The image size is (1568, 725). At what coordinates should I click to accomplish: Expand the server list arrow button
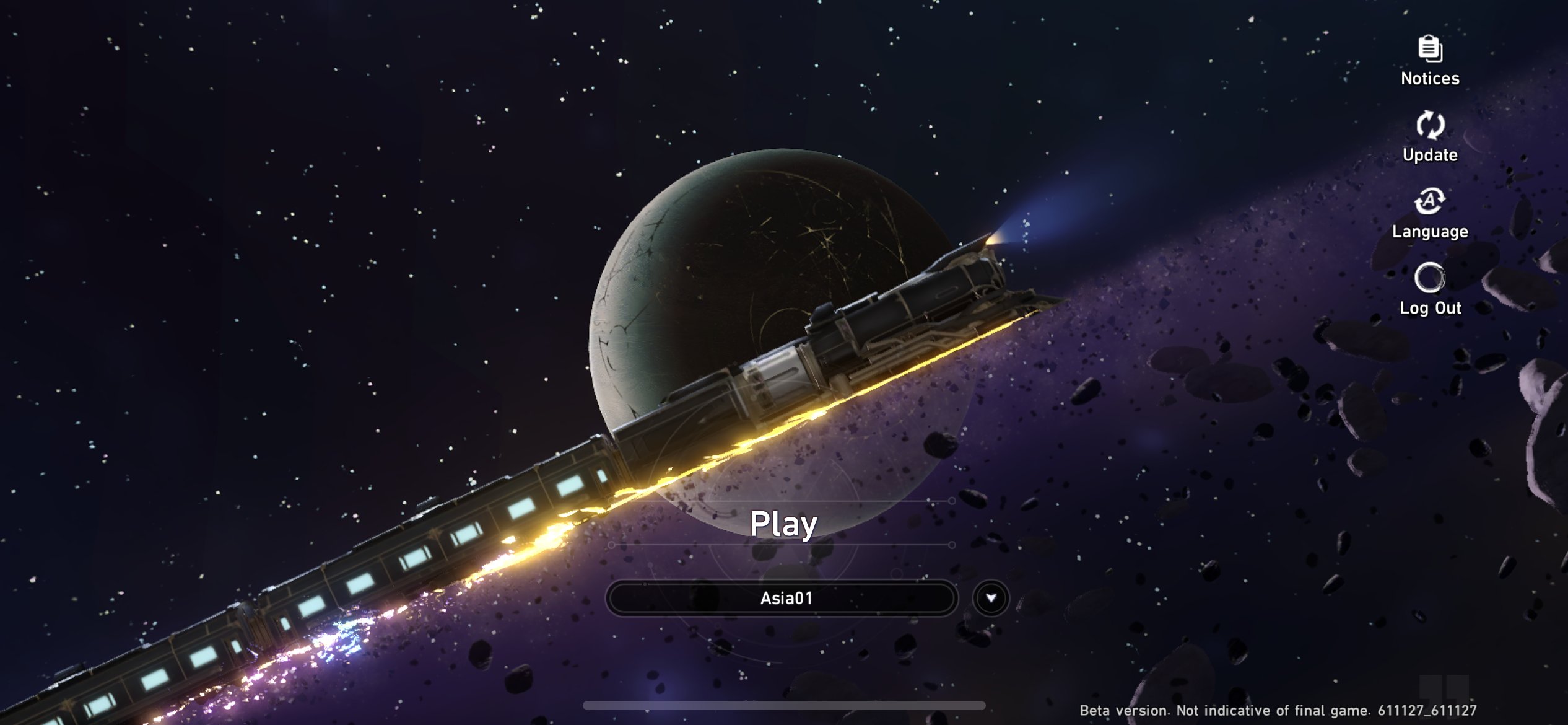[x=991, y=598]
